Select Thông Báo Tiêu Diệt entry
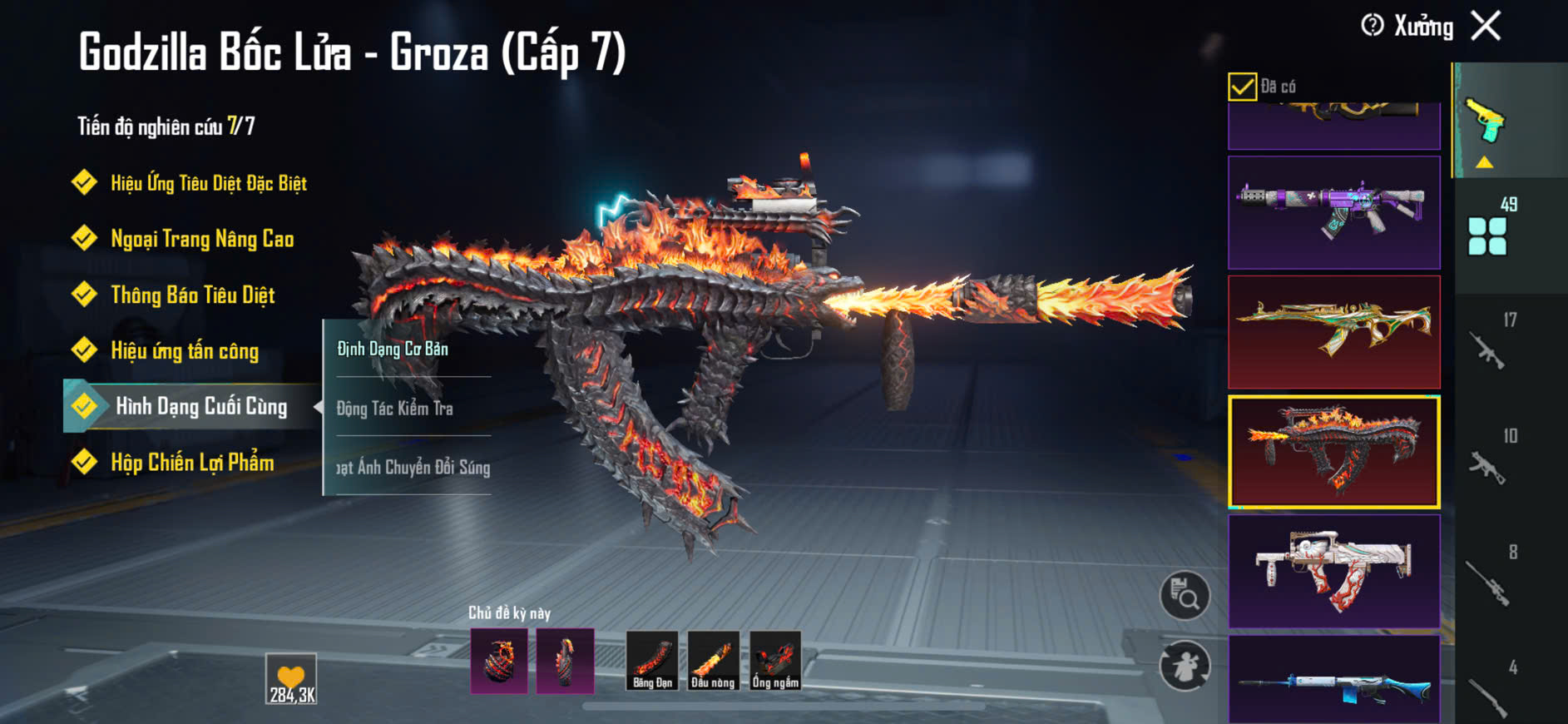Image resolution: width=1568 pixels, height=724 pixels. (192, 295)
